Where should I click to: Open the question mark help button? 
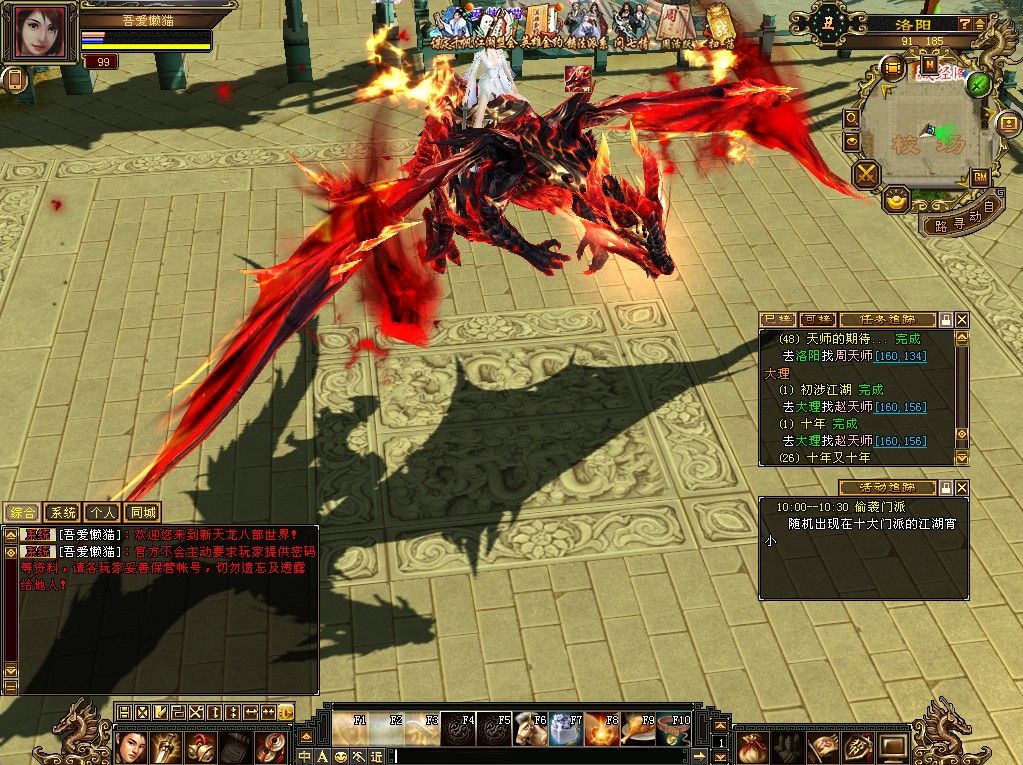[x=965, y=23]
